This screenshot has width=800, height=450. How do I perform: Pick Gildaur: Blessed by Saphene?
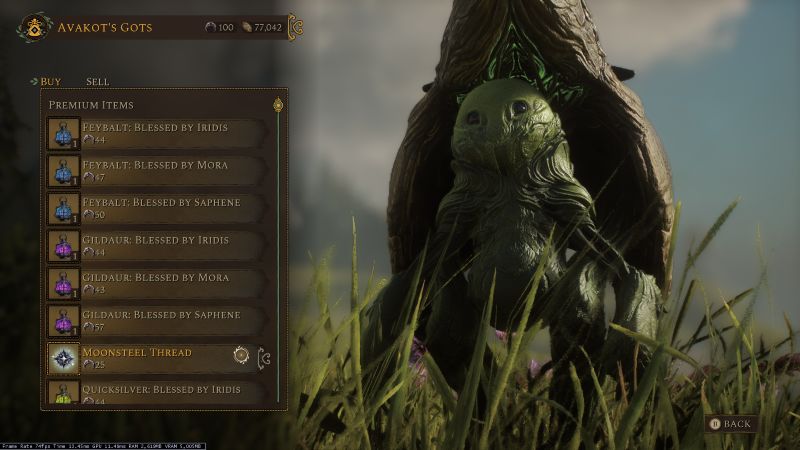point(158,321)
